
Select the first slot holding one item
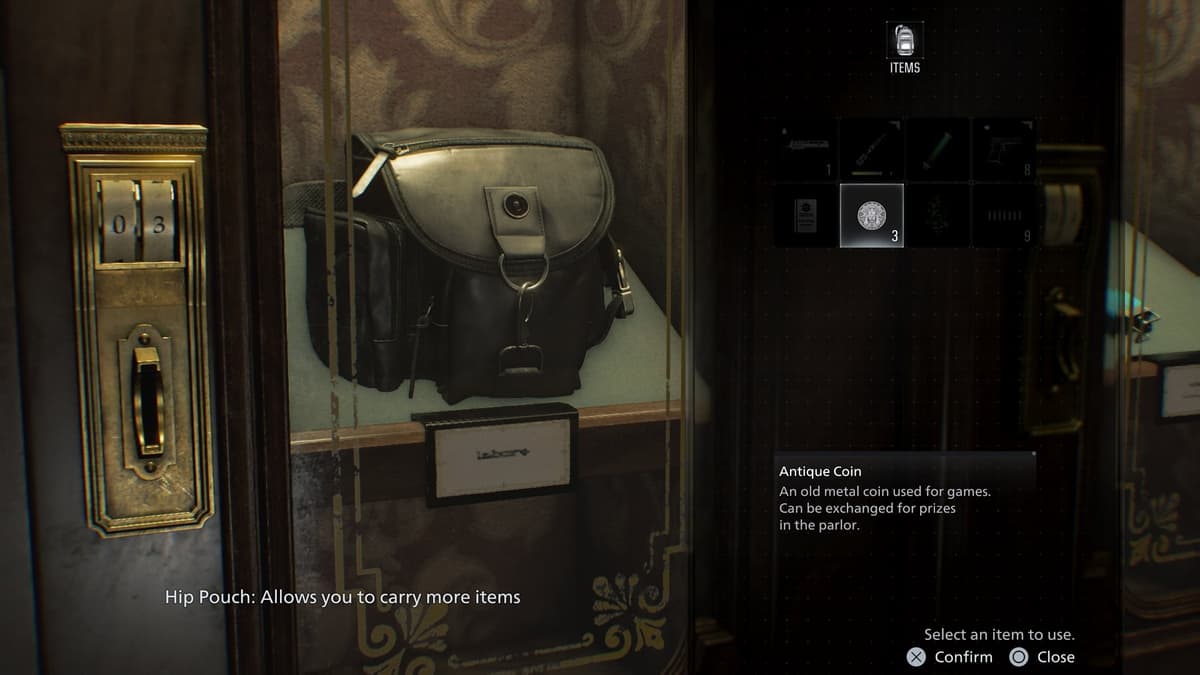[x=805, y=149]
